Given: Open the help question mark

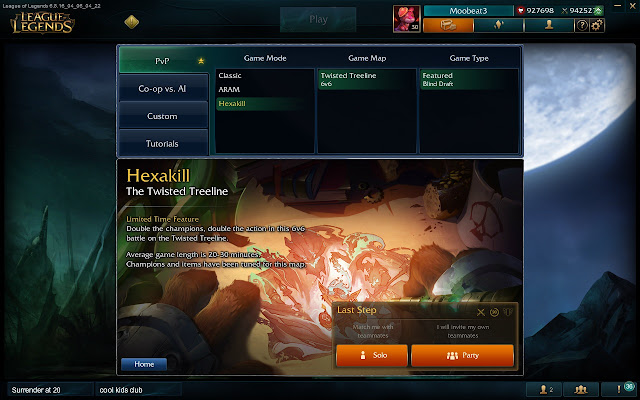Looking at the screenshot, I should tap(582, 25).
